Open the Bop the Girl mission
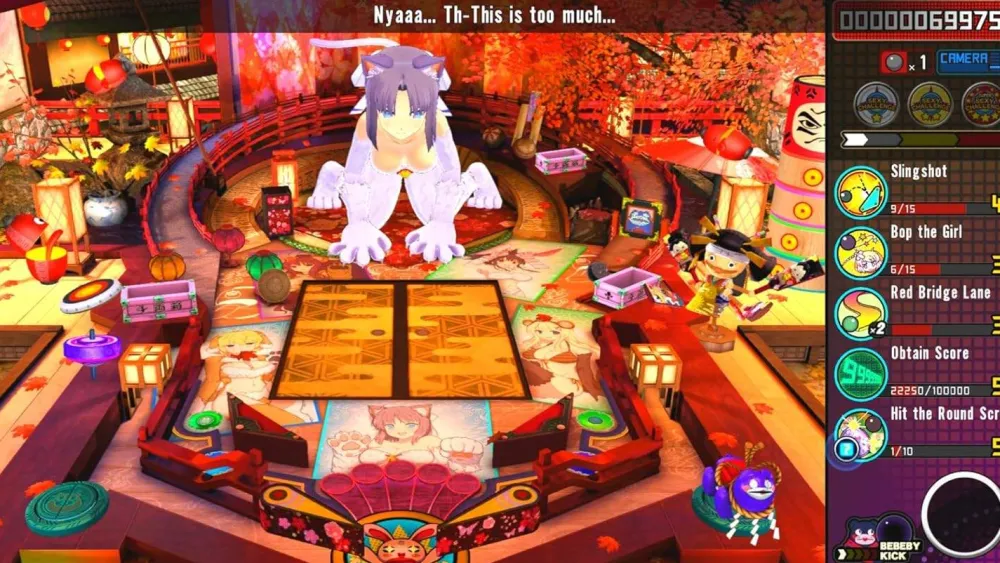The image size is (1000, 563). coord(860,252)
